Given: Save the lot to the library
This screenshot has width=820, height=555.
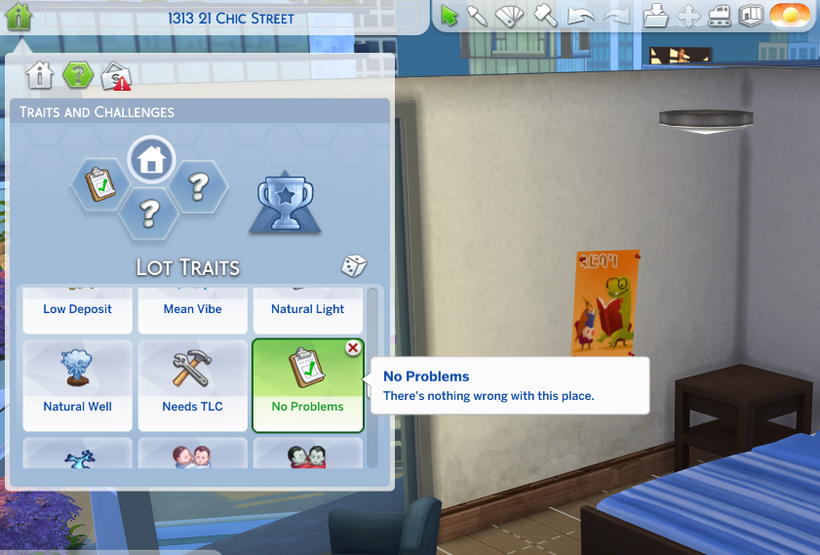Looking at the screenshot, I should click(655, 16).
